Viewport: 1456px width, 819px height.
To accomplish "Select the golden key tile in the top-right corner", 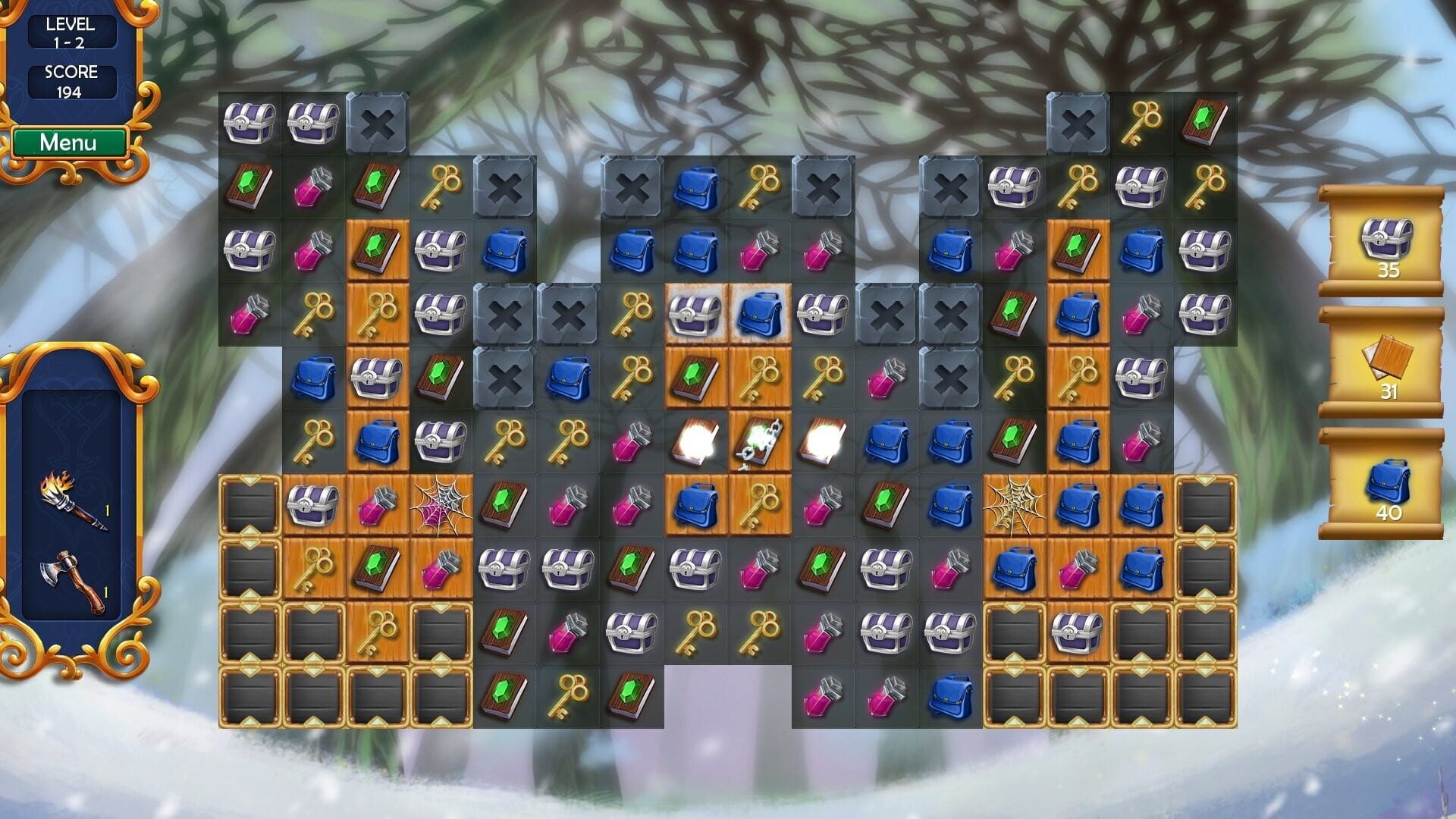I will click(1141, 121).
